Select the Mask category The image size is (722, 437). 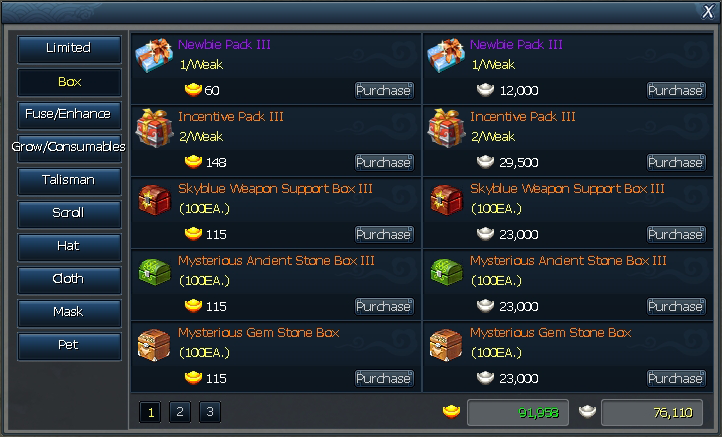(69, 312)
